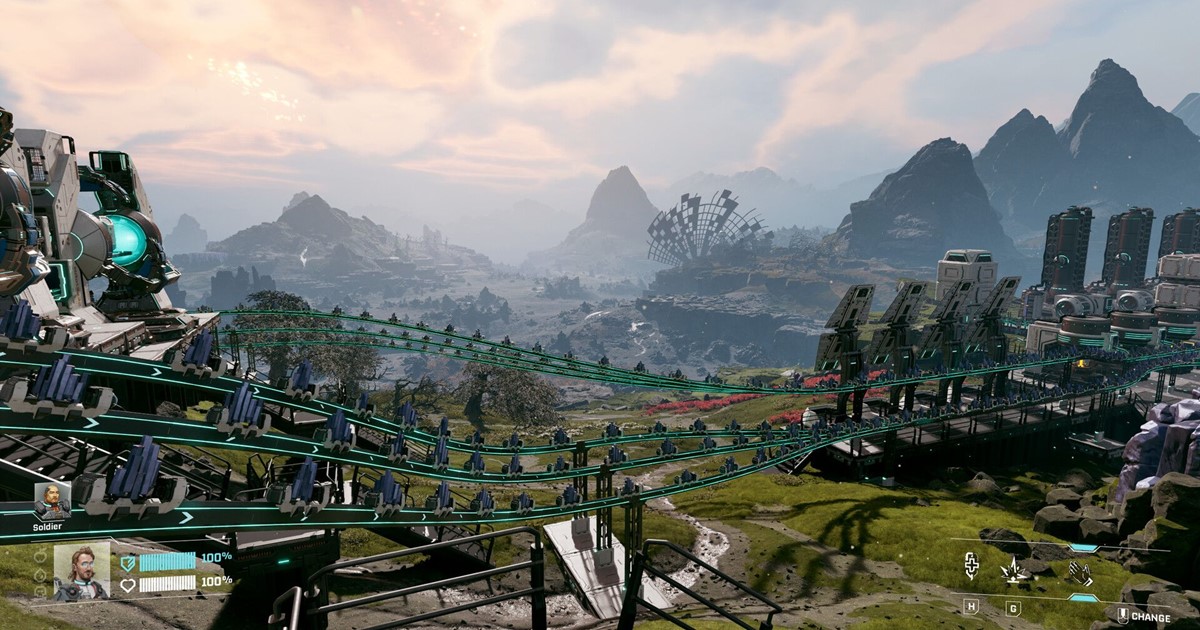The image size is (1200, 630).
Task: Activate the explosive mine ability icon
Action: click(1013, 571)
